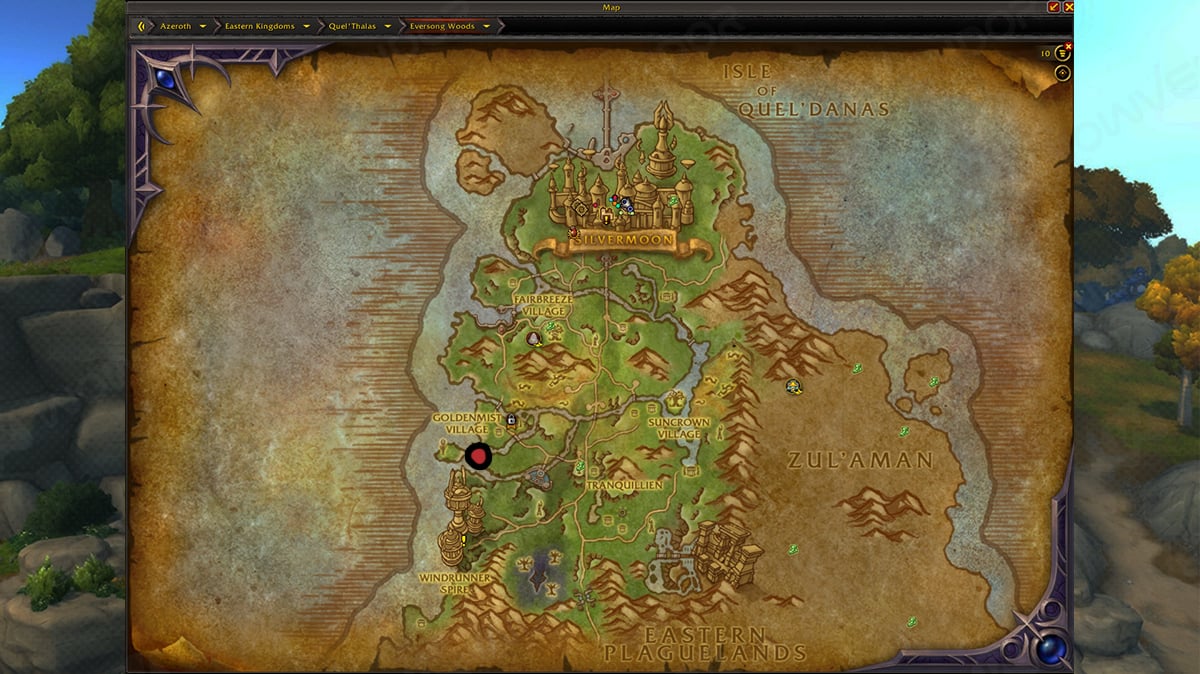Go back with the map navigation arrow

click(x=143, y=26)
